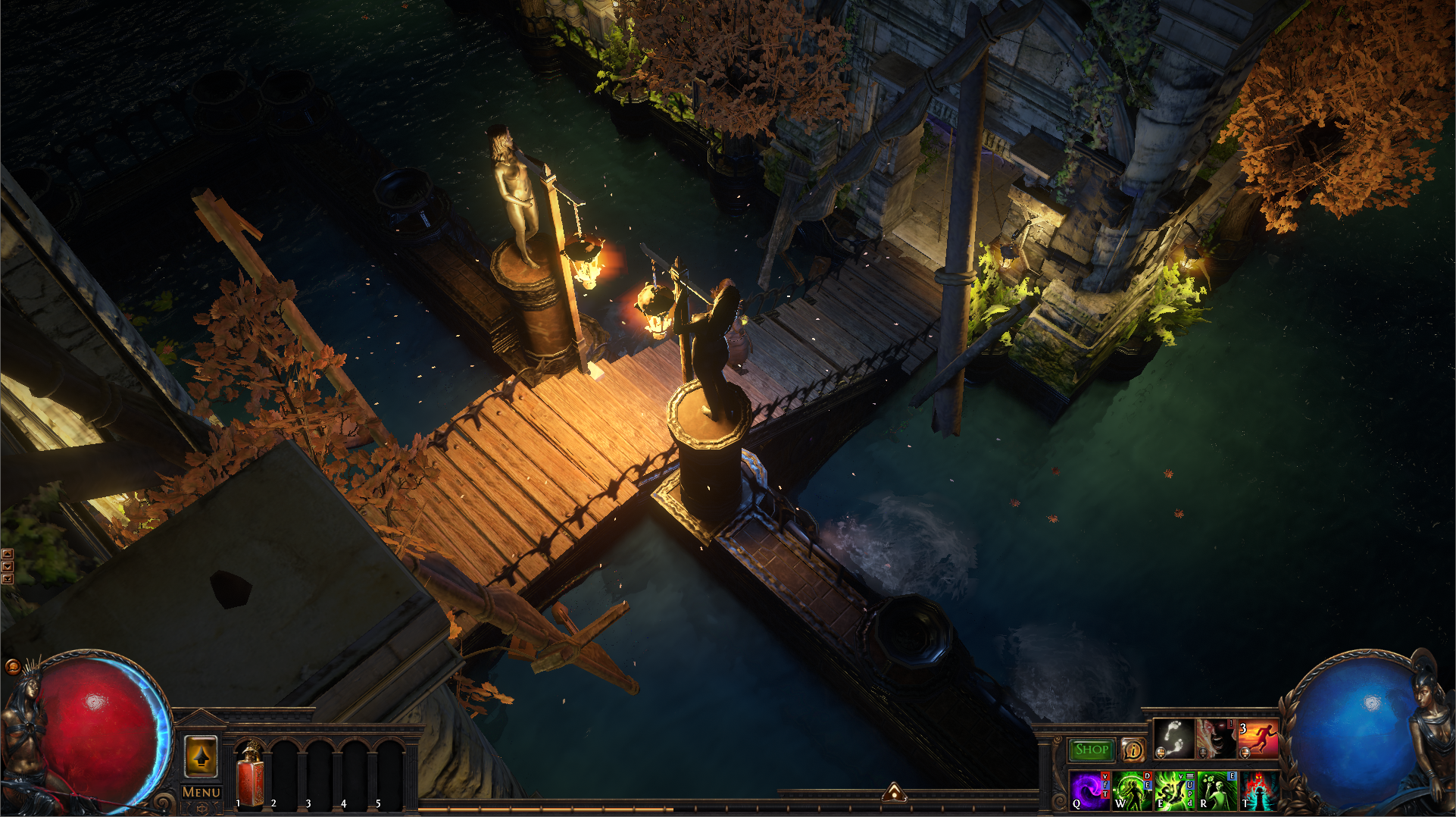Click the yellow up-arrow button above Menu
Image resolution: width=1456 pixels, height=817 pixels.
pyautogui.click(x=201, y=756)
